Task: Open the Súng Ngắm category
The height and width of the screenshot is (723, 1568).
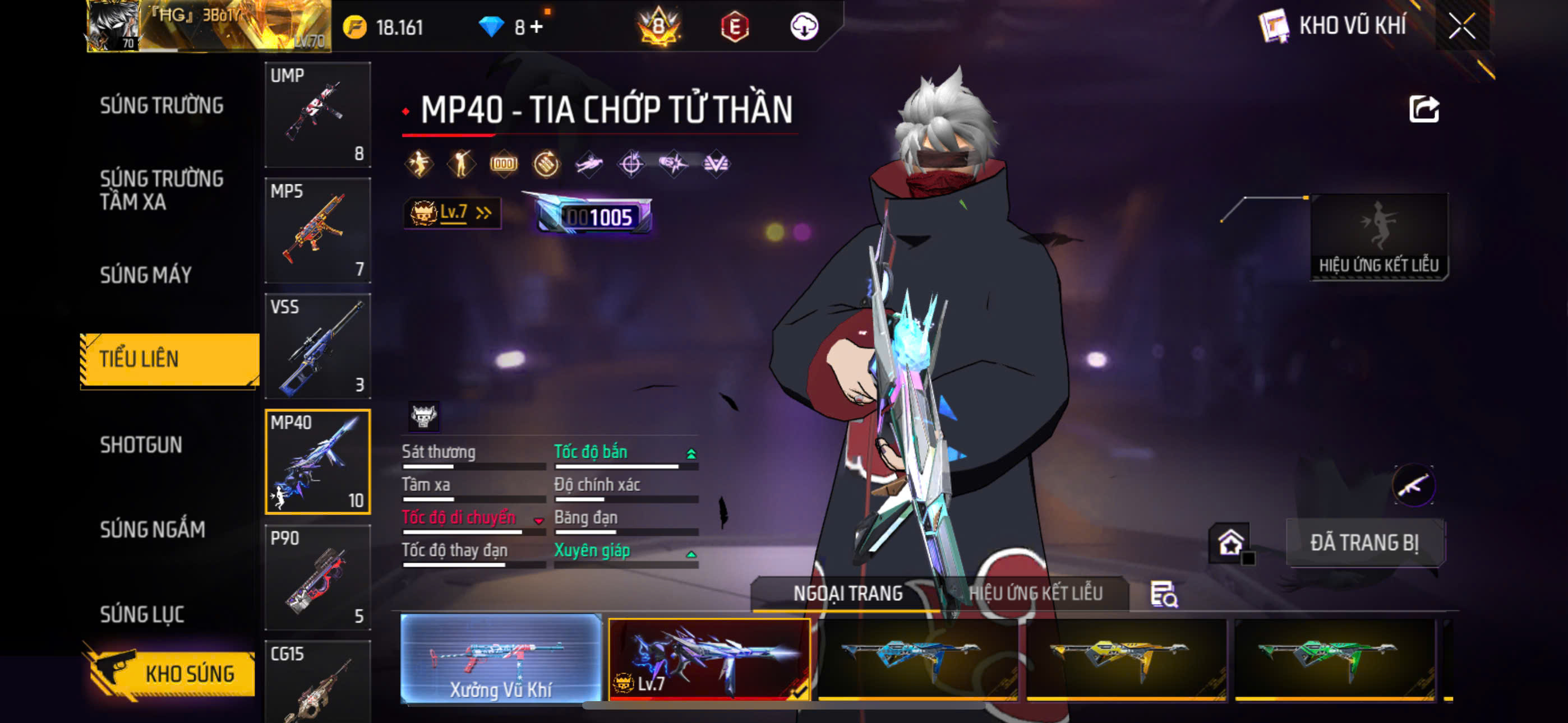Action: (x=152, y=530)
